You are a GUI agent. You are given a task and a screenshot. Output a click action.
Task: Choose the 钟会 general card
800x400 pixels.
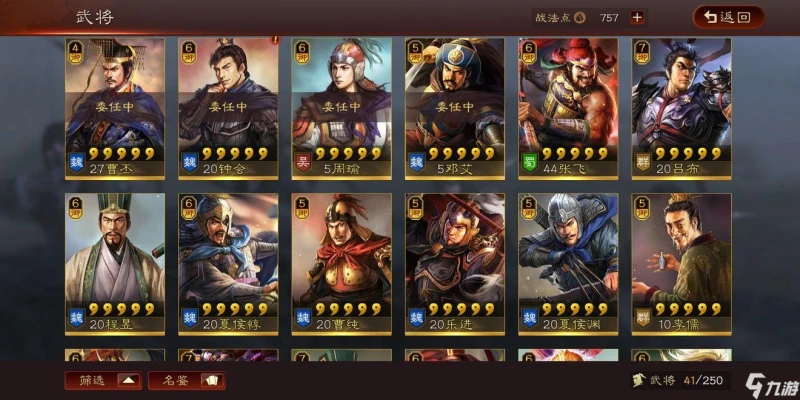point(228,108)
